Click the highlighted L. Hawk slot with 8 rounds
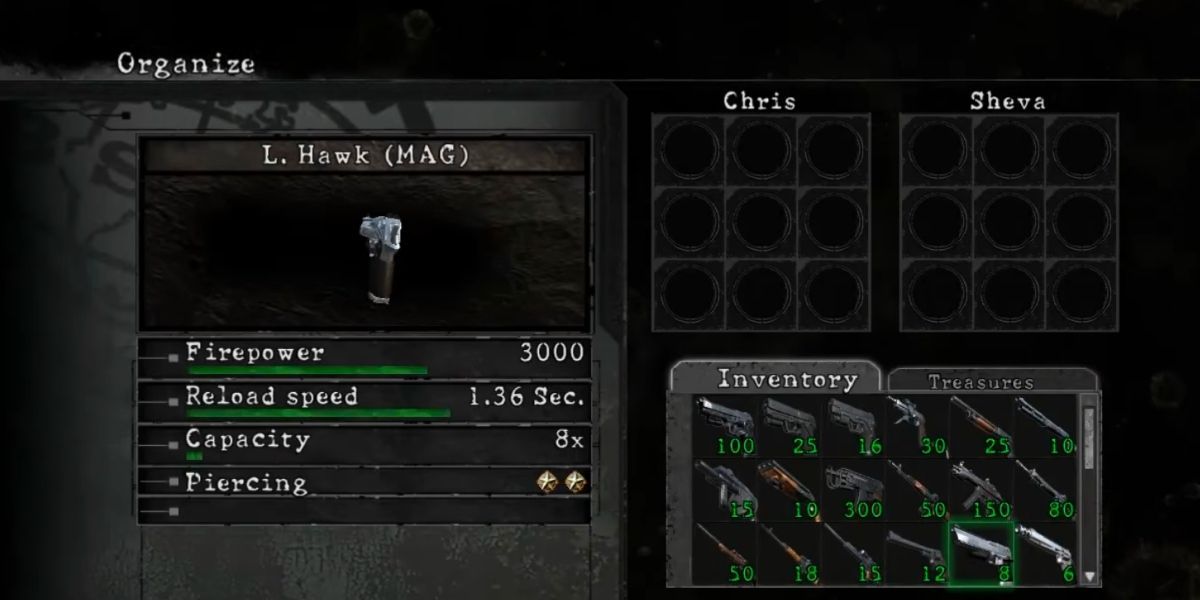 [980, 553]
